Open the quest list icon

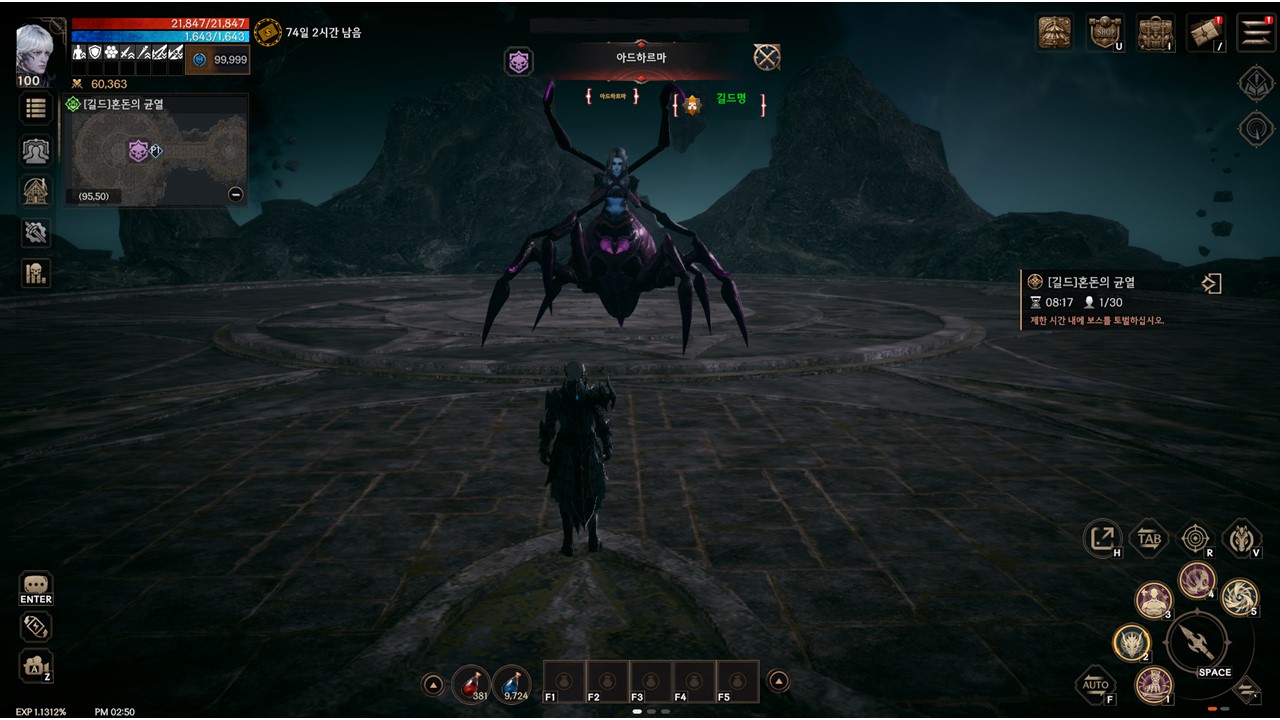pos(36,109)
